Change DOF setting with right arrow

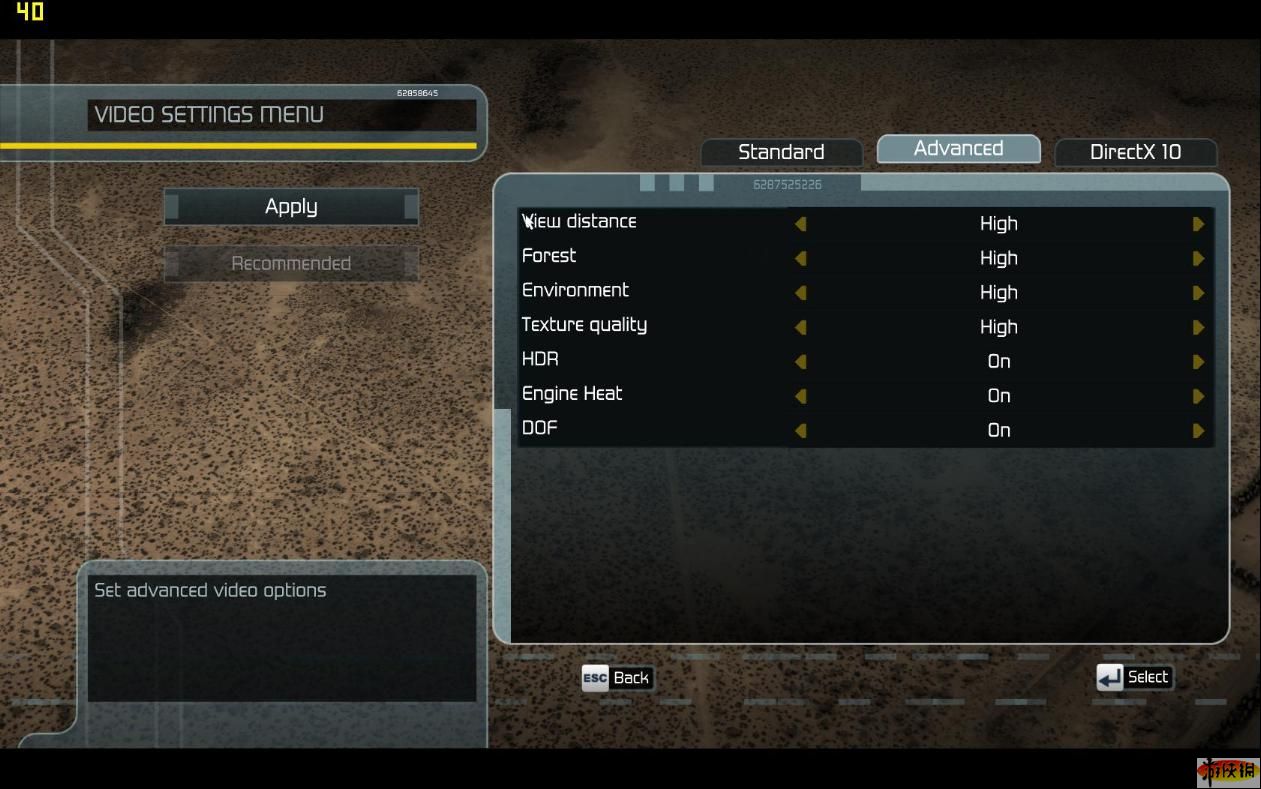tap(1198, 431)
